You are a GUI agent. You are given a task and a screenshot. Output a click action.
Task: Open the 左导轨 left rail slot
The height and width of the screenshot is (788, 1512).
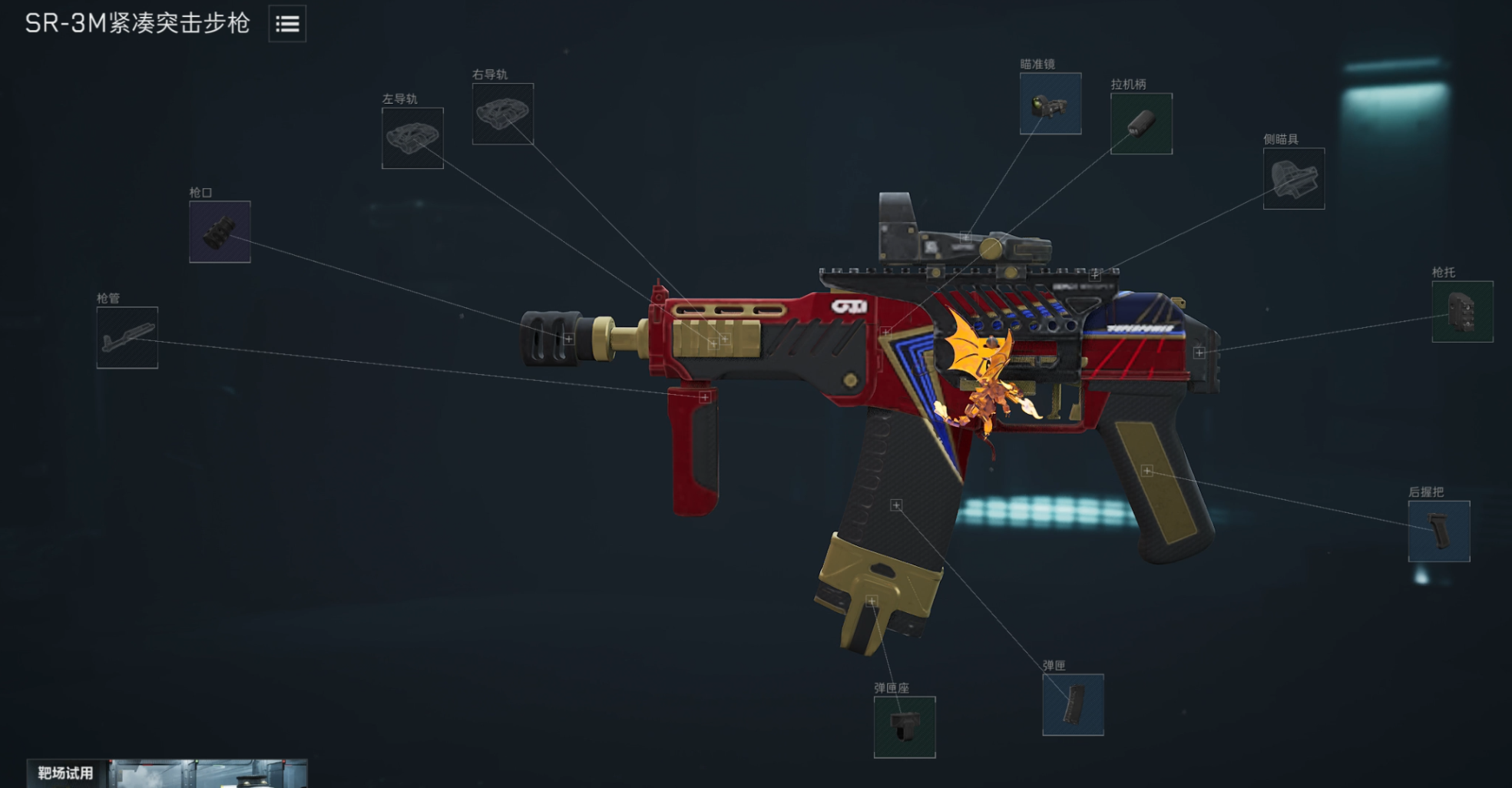[412, 138]
